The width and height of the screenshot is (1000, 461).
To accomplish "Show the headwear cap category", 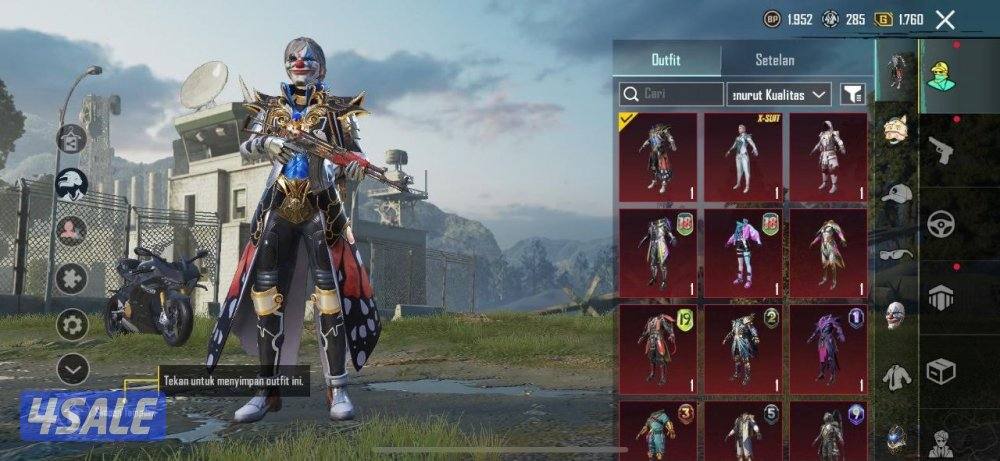I will click(897, 194).
